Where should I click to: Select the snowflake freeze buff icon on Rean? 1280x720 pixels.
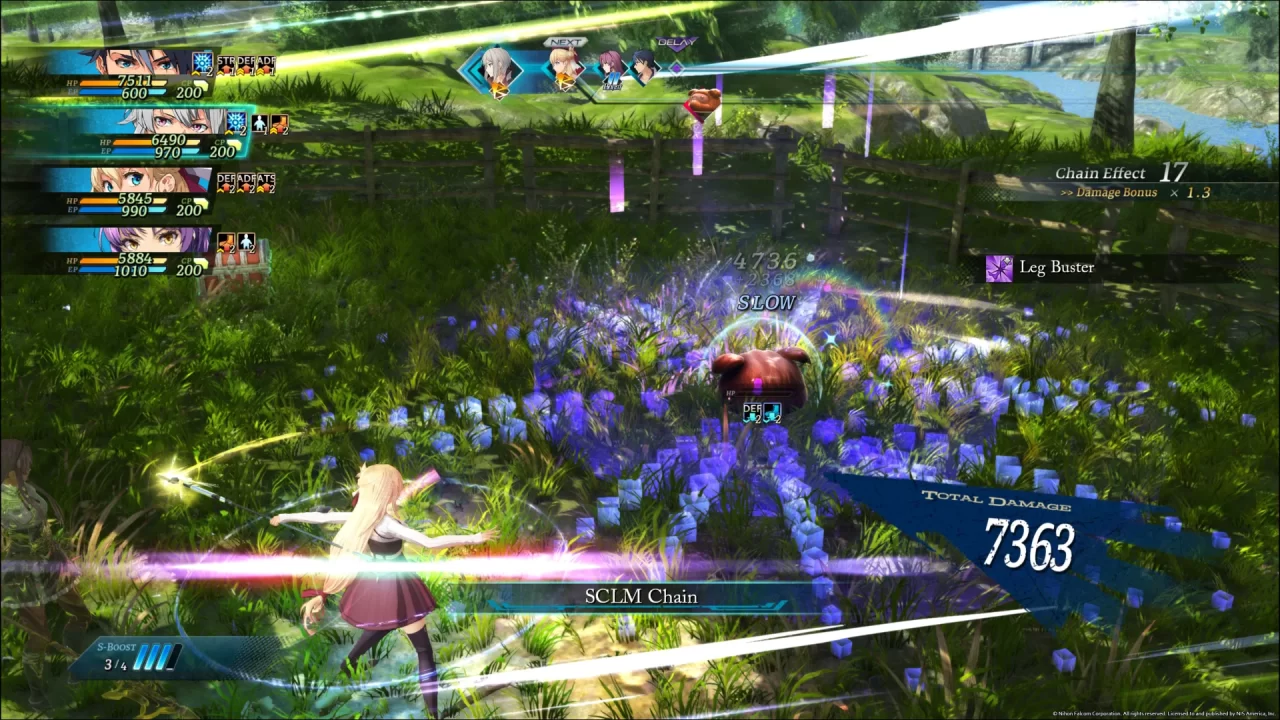coord(201,63)
